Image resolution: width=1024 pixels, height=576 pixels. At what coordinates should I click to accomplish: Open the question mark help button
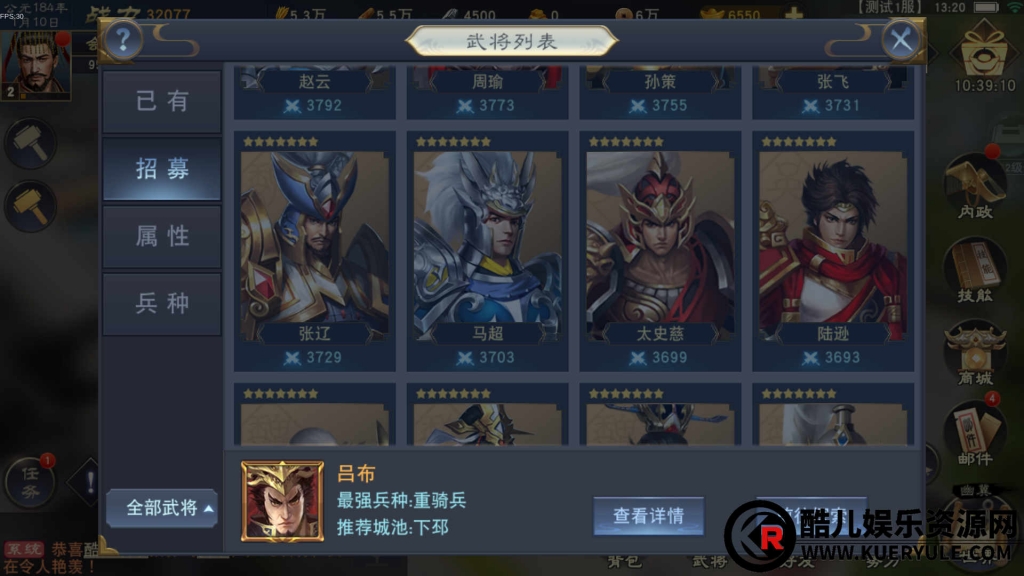pos(123,40)
